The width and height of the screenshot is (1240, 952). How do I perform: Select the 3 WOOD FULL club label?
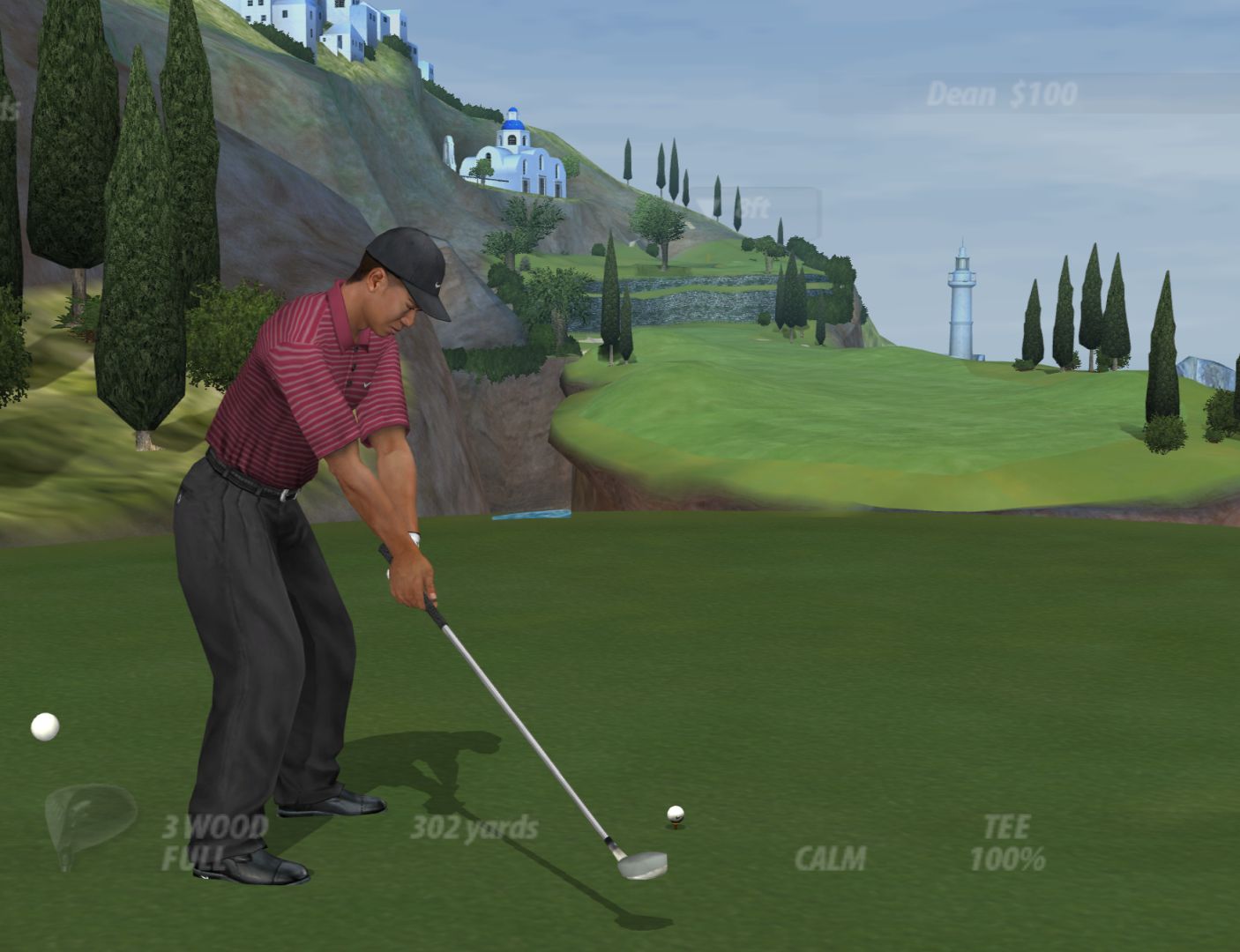click(213, 842)
